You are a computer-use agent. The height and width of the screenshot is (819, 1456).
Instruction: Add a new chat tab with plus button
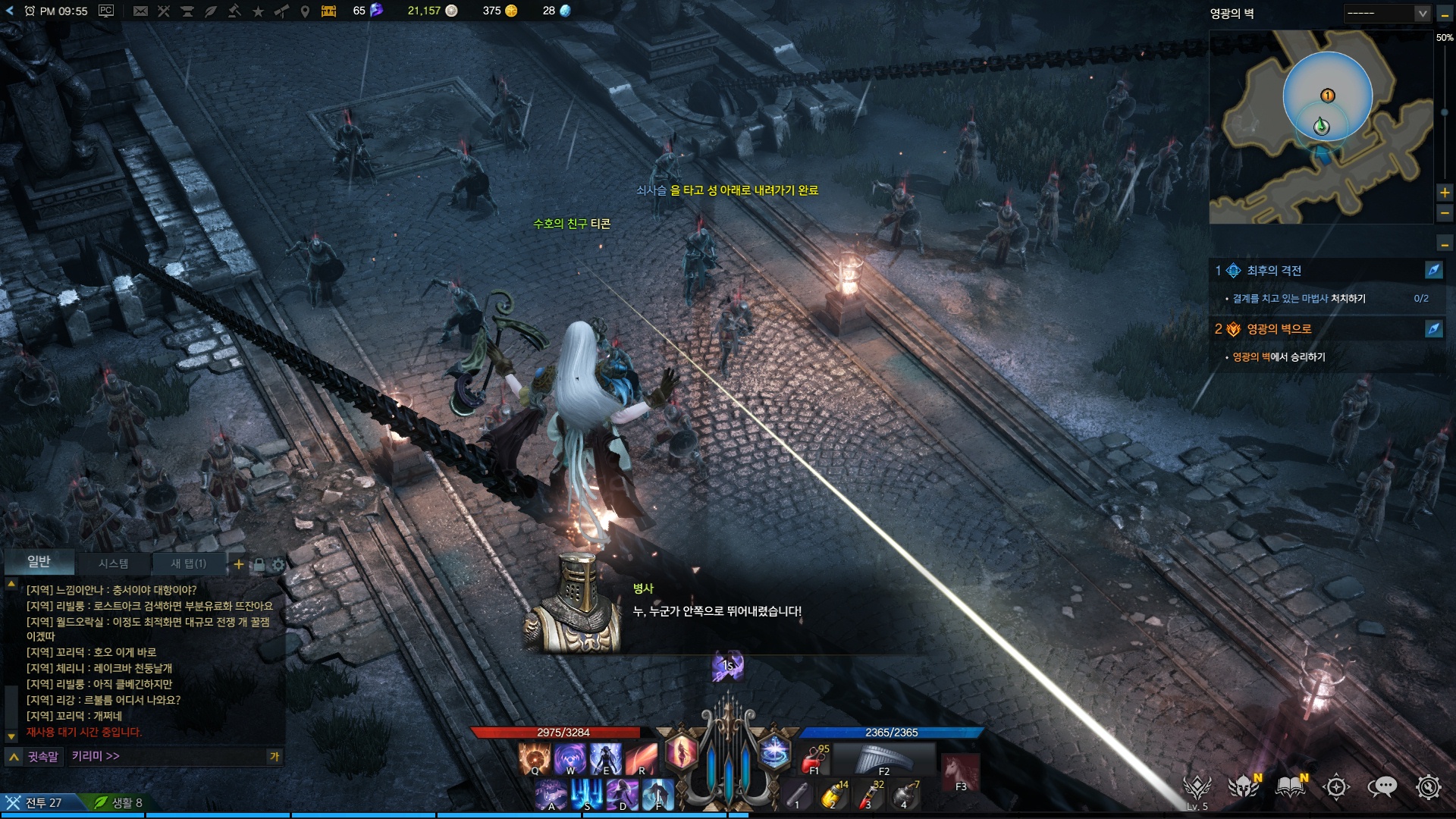click(239, 564)
